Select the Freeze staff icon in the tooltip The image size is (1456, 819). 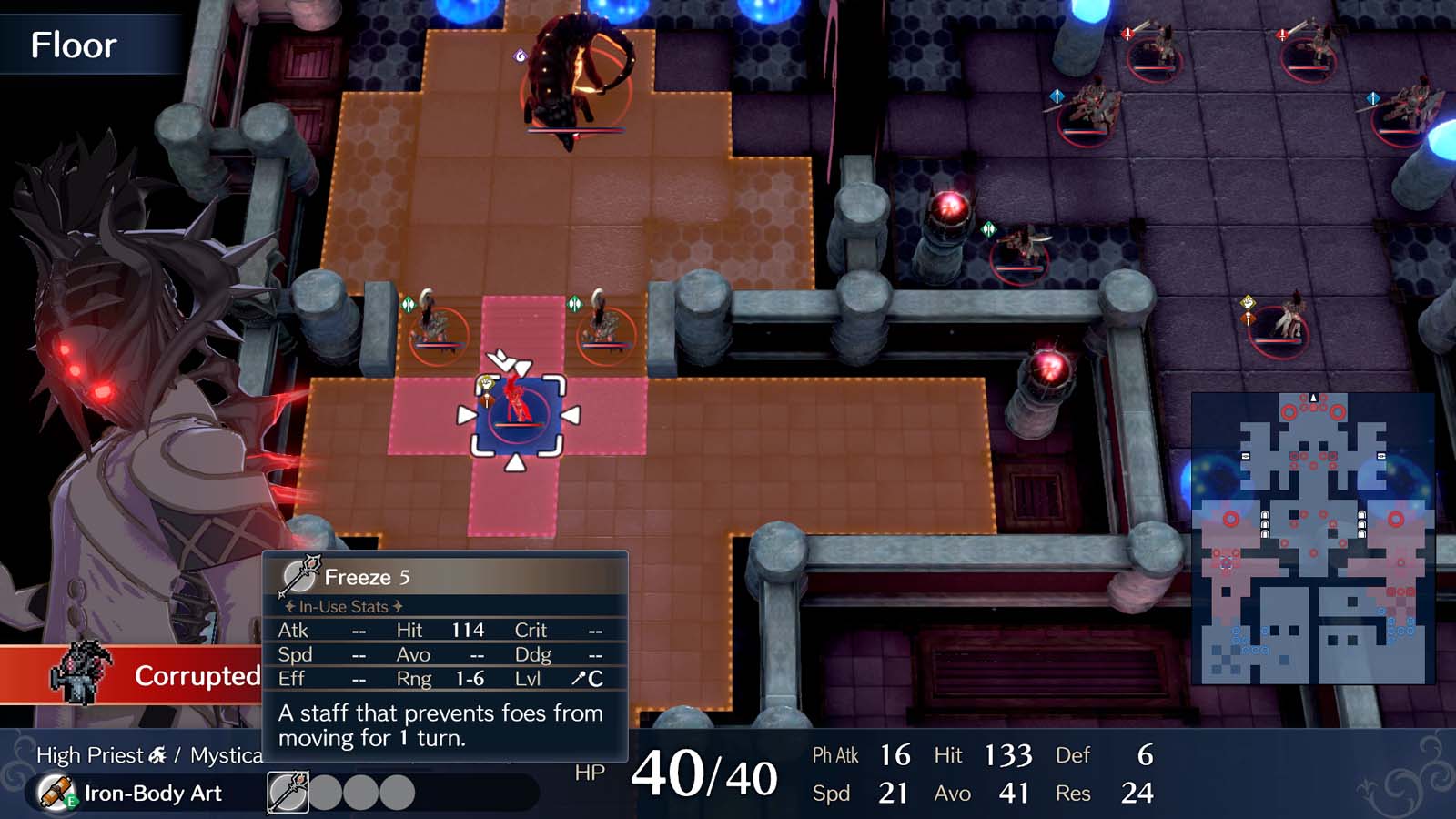300,575
